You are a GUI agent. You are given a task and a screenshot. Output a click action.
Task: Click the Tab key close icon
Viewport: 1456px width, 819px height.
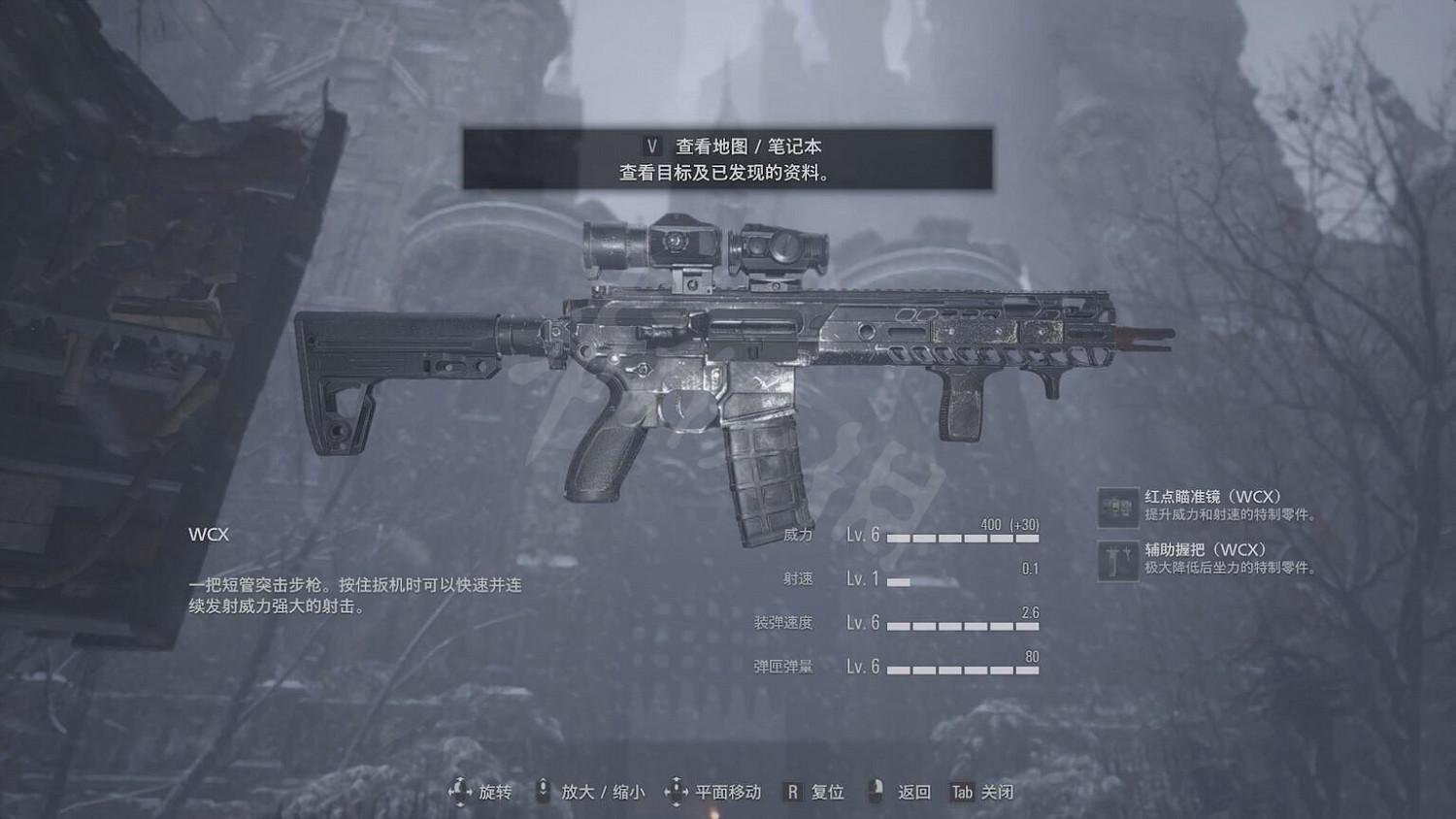(962, 792)
